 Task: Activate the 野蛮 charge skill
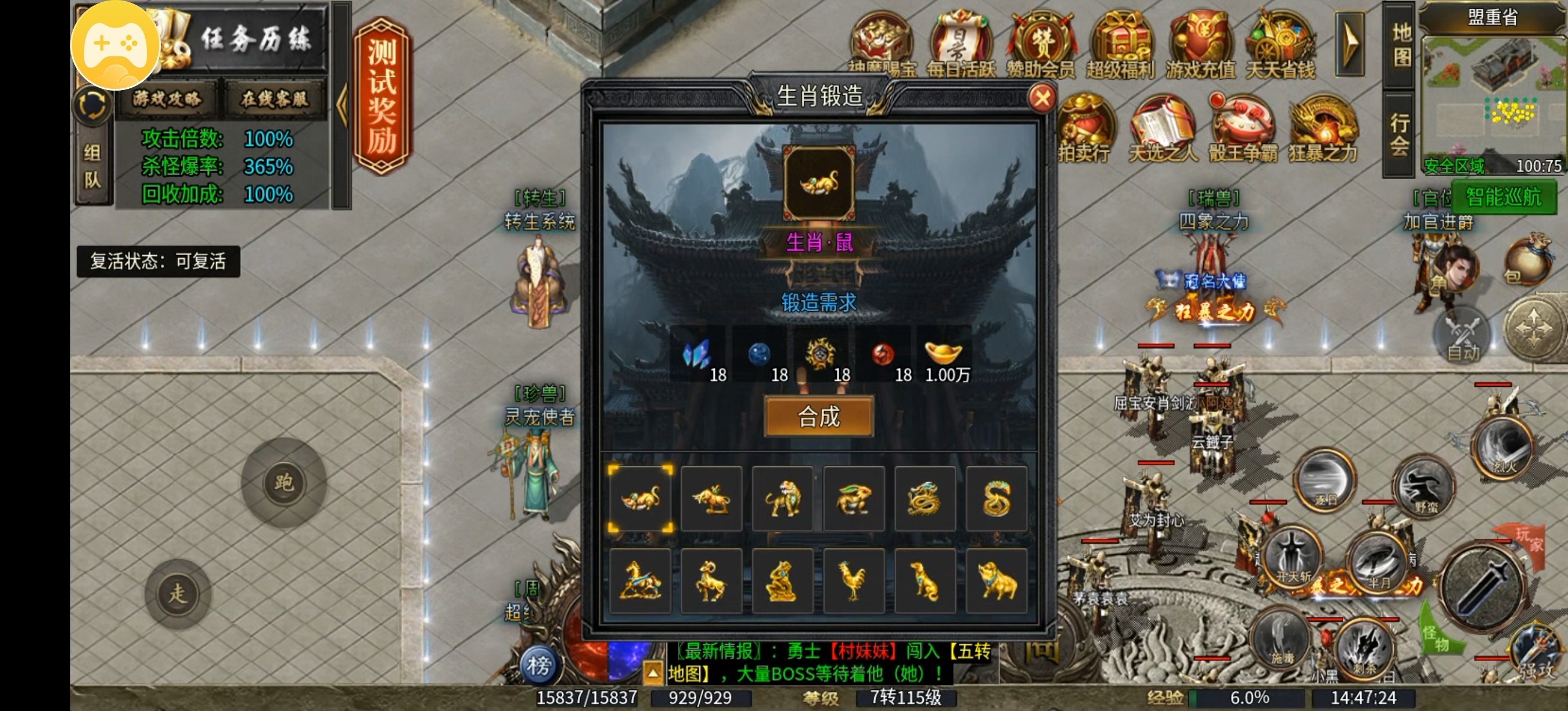tap(1423, 486)
